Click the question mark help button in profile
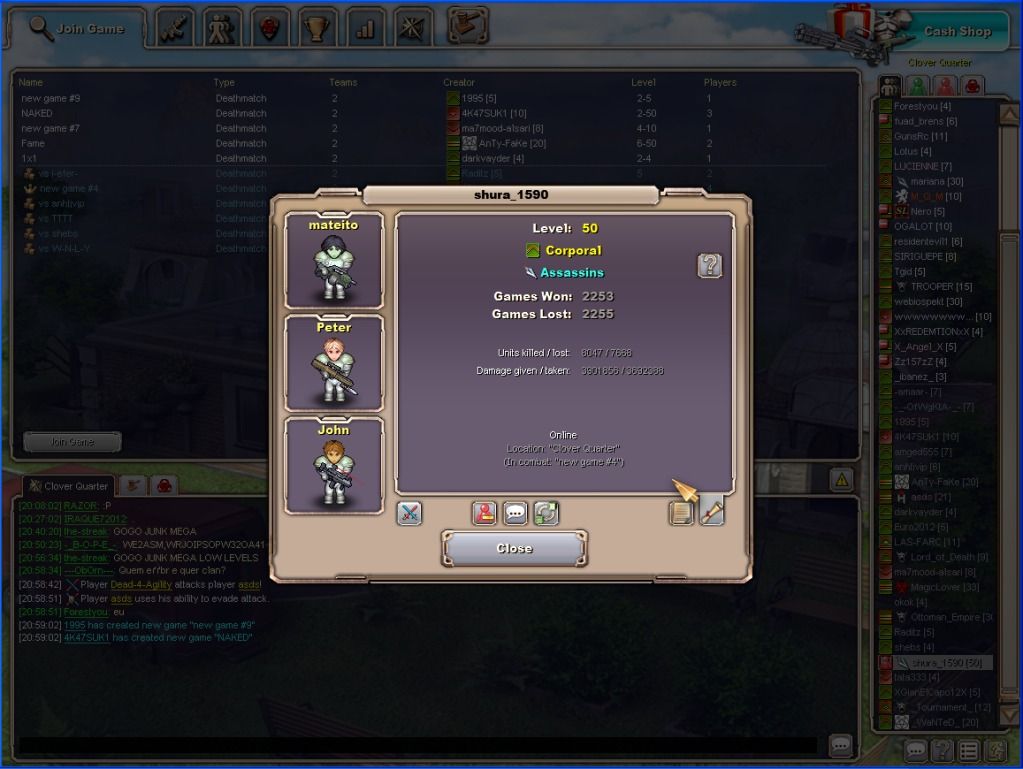Screen dimensions: 1023x769 pos(709,265)
